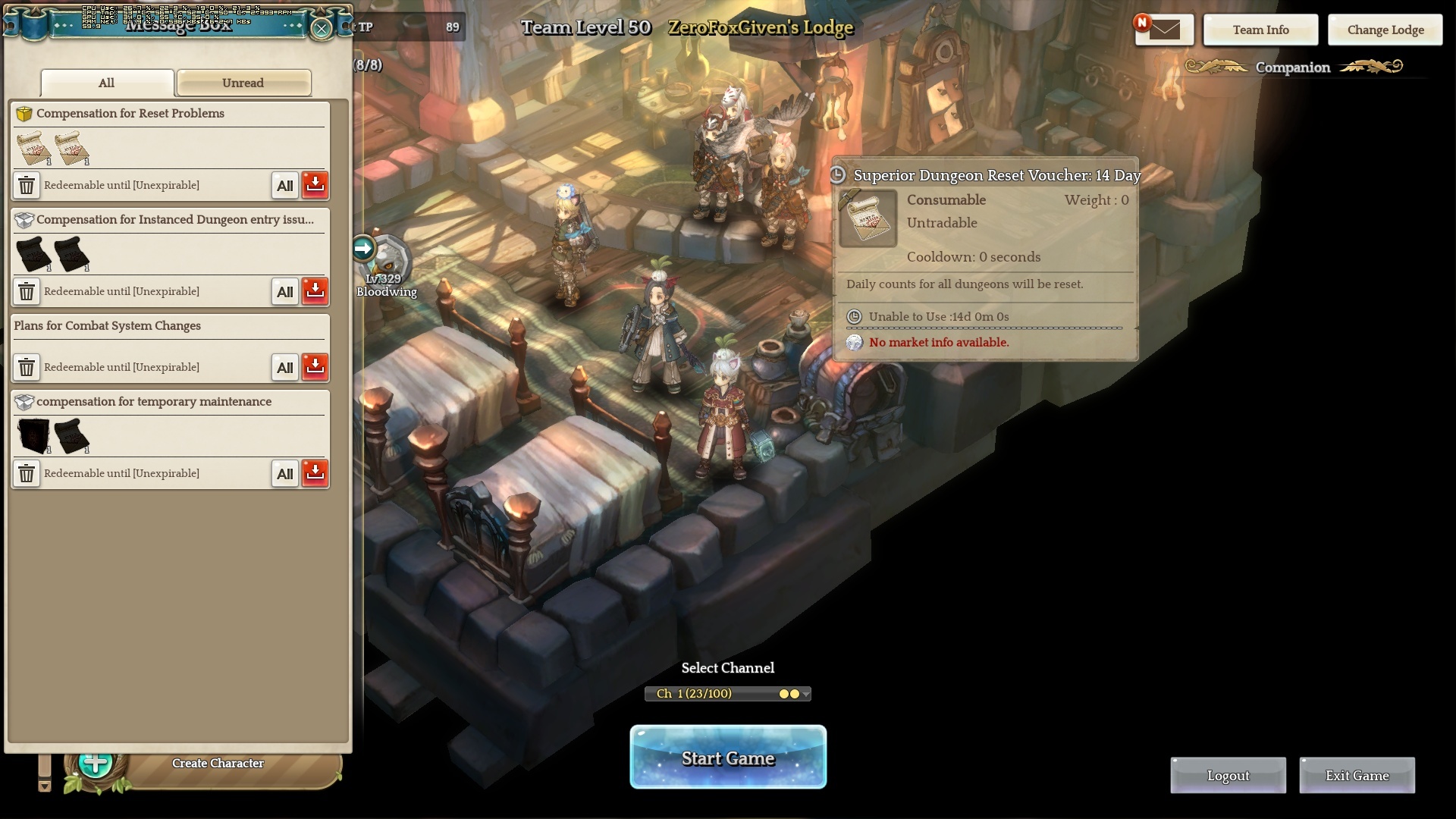
Task: Take all from temporary maintenance compensation
Action: 285,473
